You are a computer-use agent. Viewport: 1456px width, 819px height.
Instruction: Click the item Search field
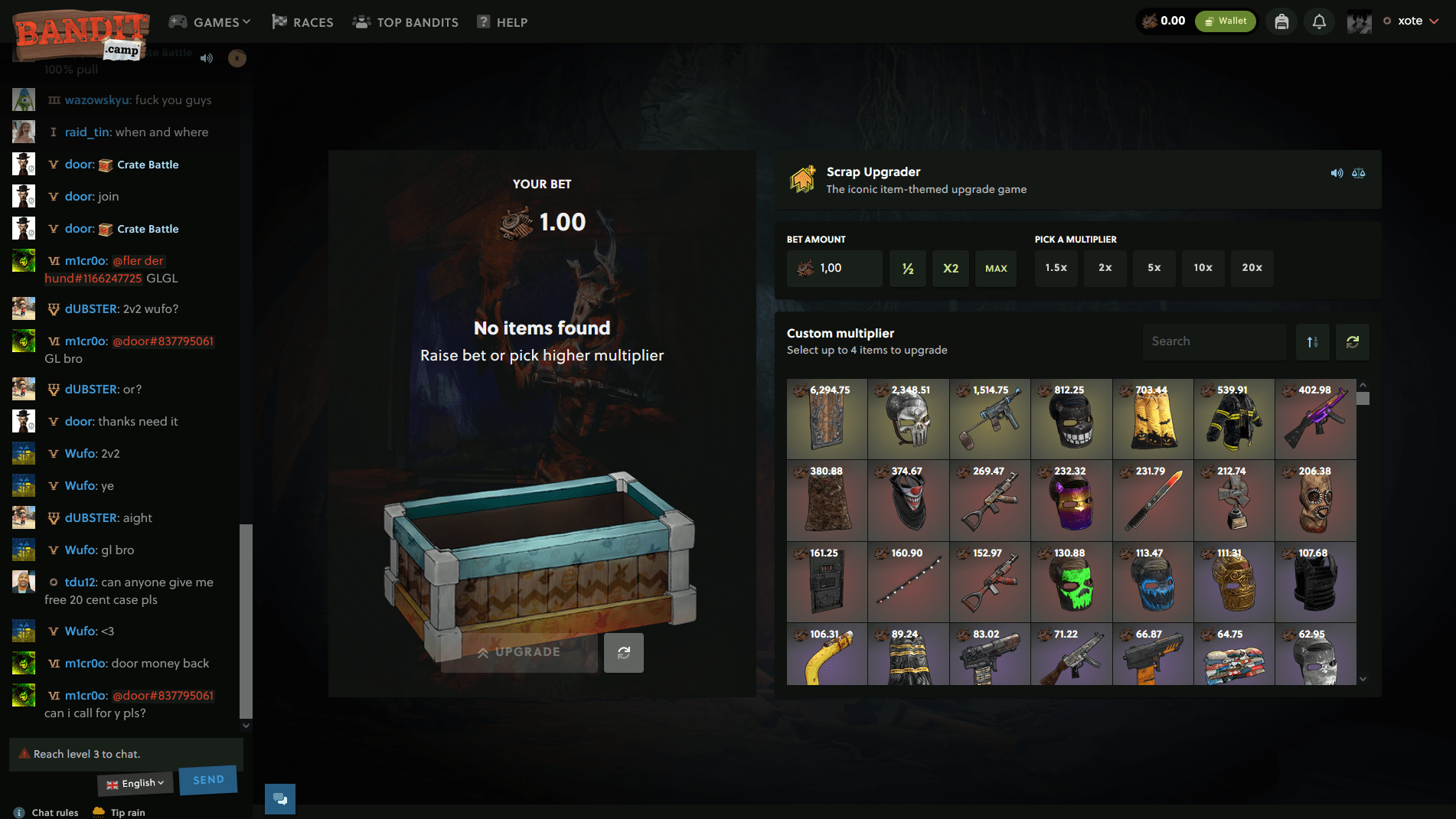(x=1214, y=341)
